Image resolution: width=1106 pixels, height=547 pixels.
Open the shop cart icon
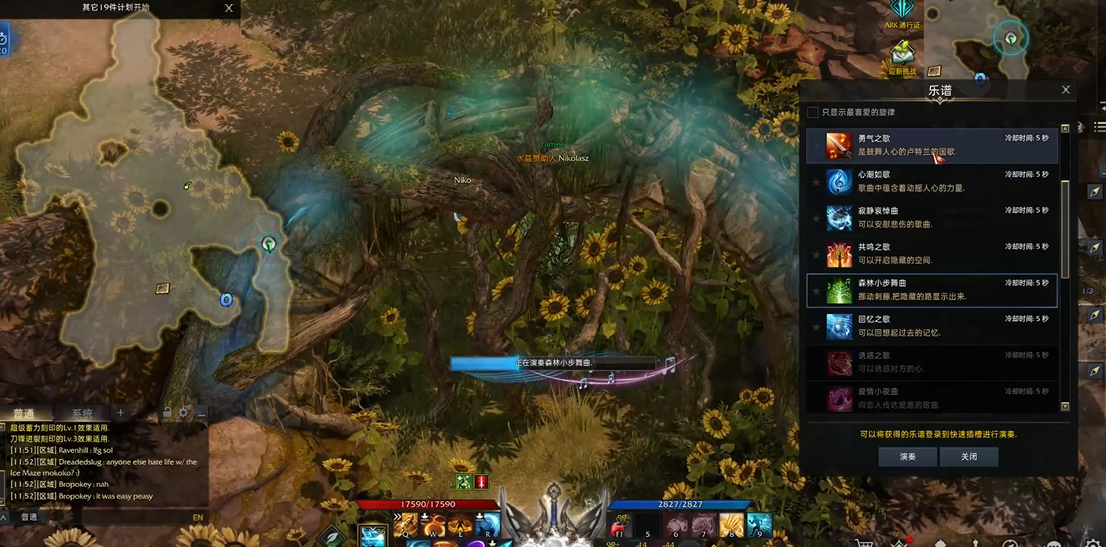click(x=864, y=544)
